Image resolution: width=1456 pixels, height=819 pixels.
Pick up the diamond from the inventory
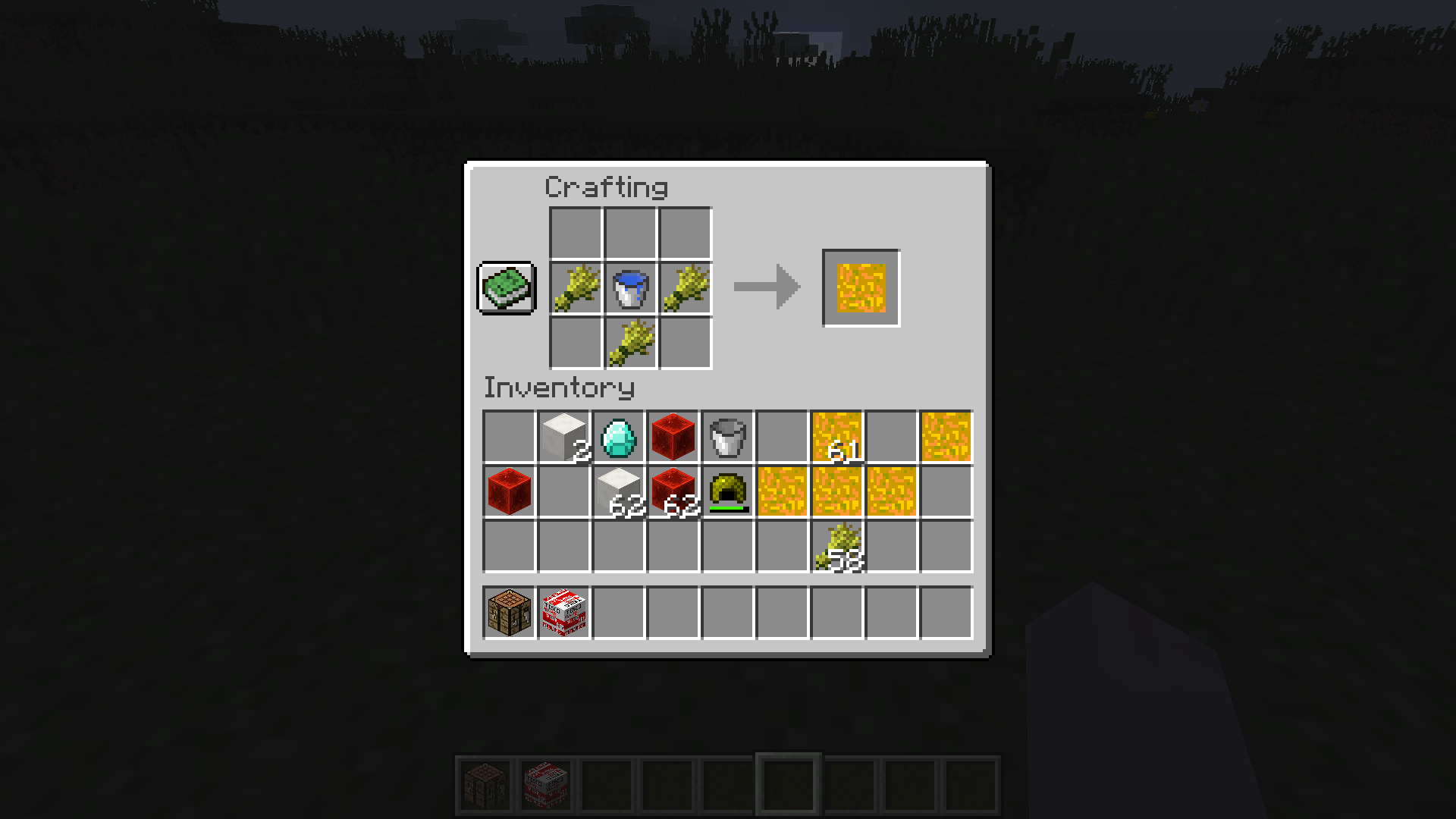(620, 434)
